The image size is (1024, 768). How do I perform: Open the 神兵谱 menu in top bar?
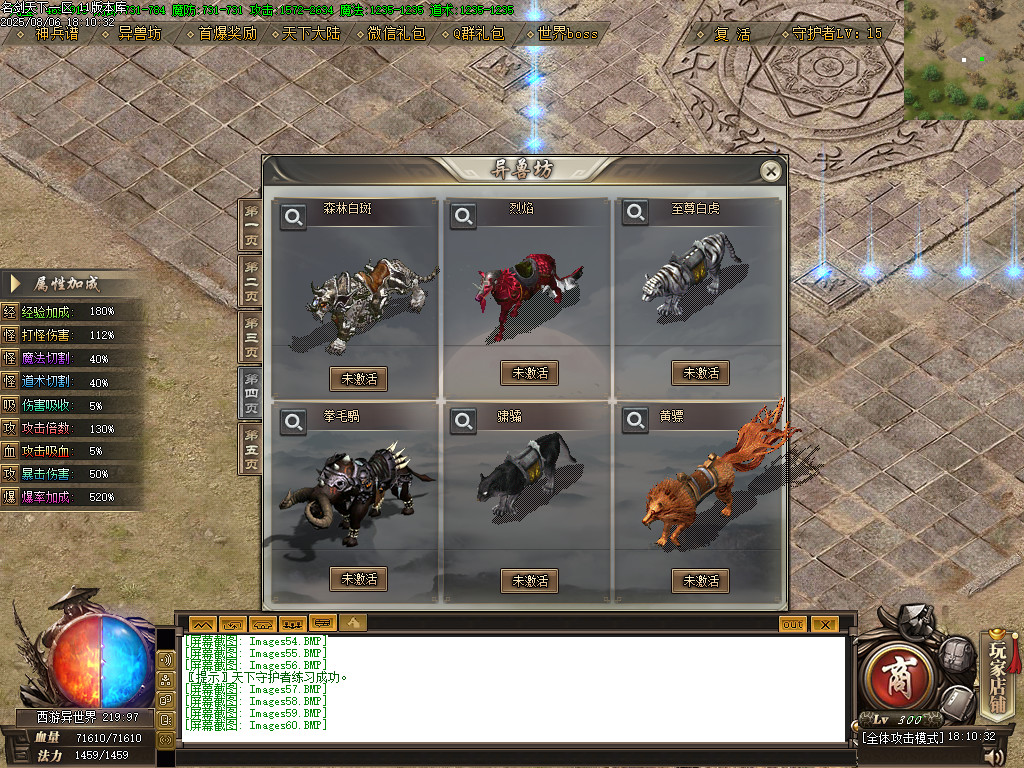point(54,33)
